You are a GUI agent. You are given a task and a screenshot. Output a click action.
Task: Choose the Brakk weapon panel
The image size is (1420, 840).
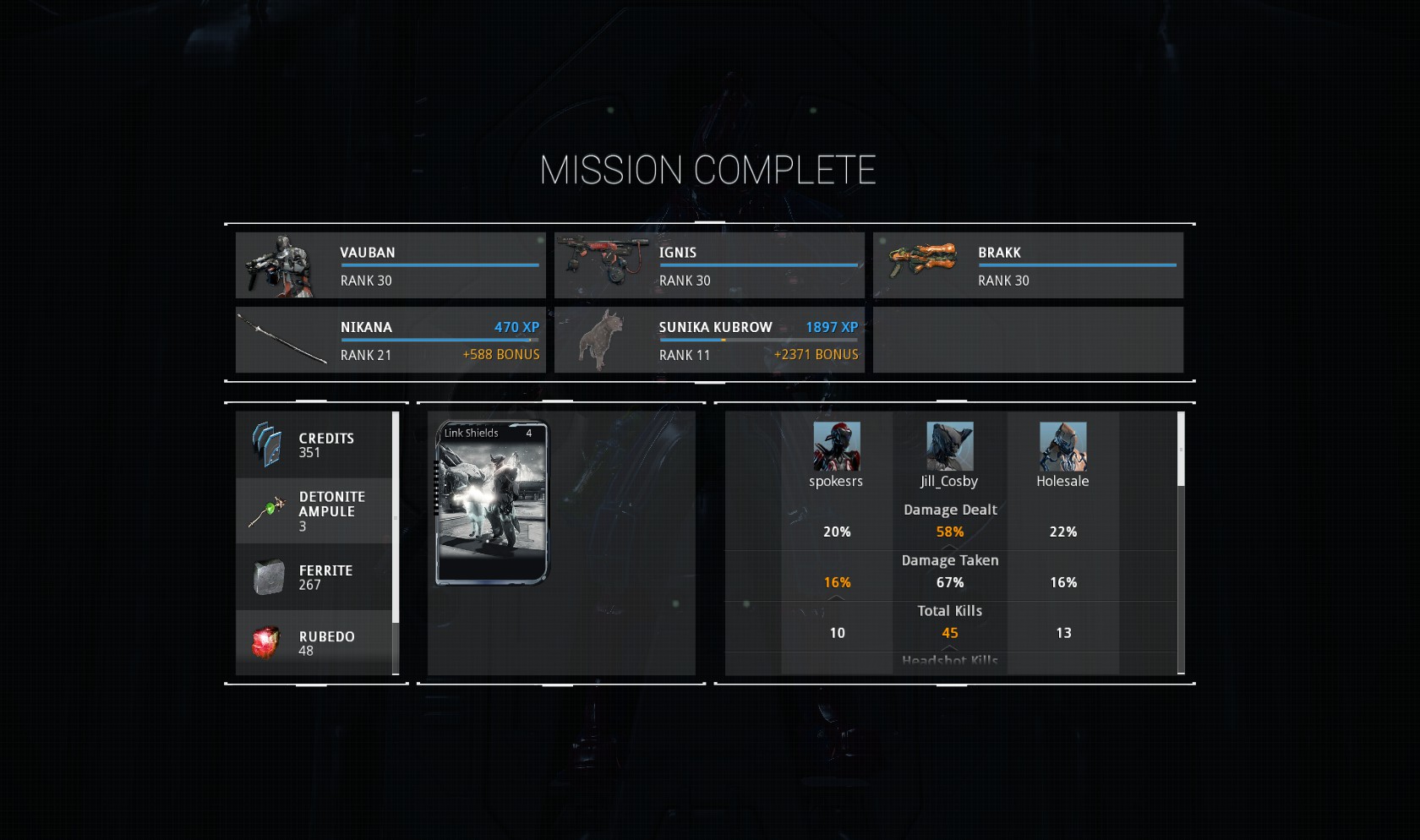(1028, 265)
